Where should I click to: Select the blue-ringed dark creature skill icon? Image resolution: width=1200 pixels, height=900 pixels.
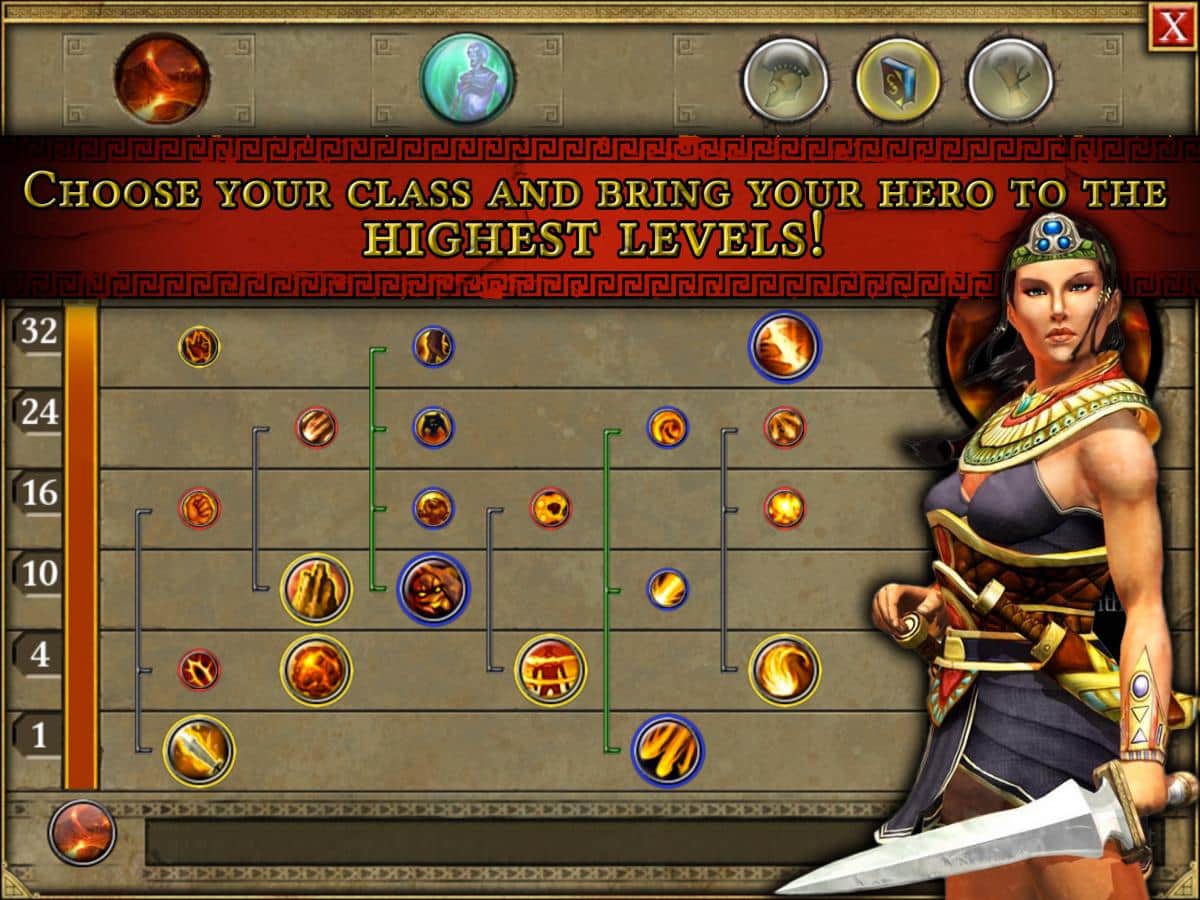click(433, 427)
